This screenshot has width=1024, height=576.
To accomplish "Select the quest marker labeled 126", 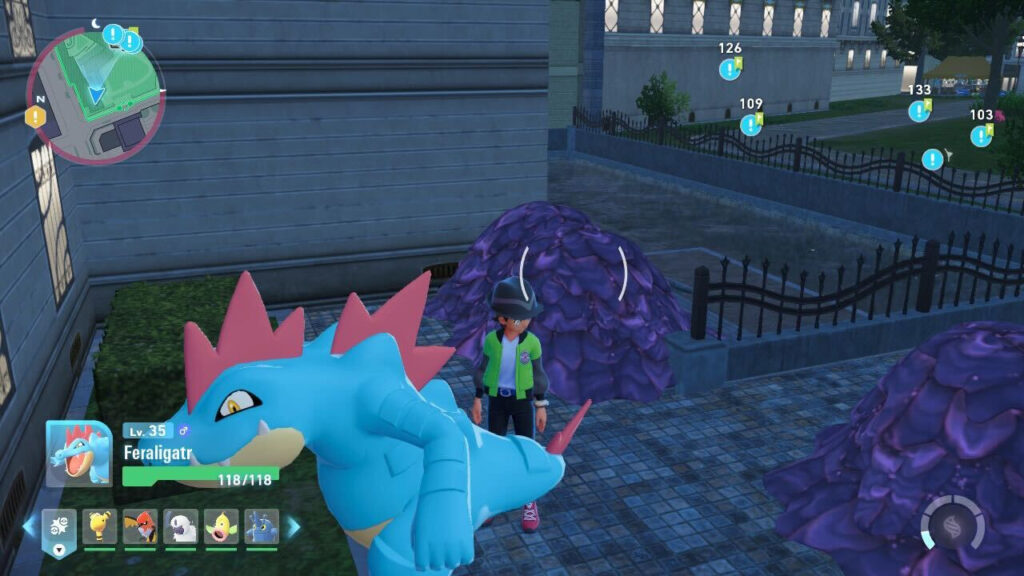I will (729, 69).
